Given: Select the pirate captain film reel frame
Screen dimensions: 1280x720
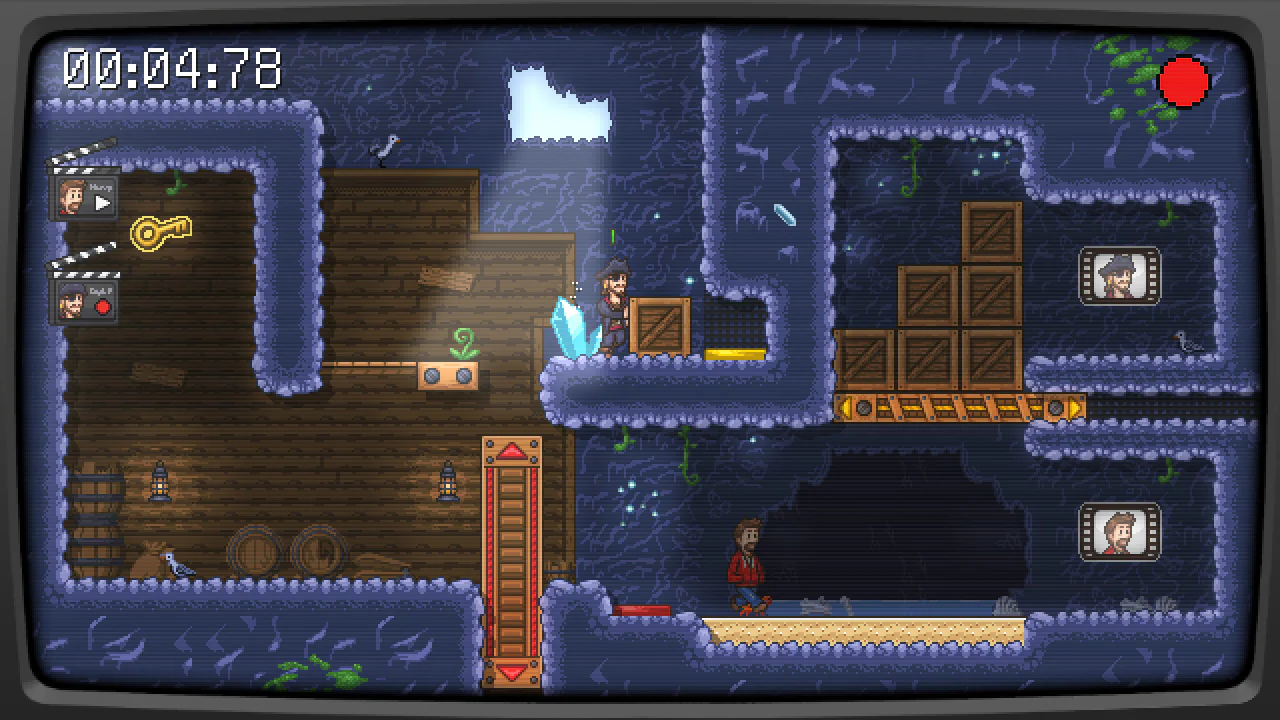Looking at the screenshot, I should pos(1120,277).
